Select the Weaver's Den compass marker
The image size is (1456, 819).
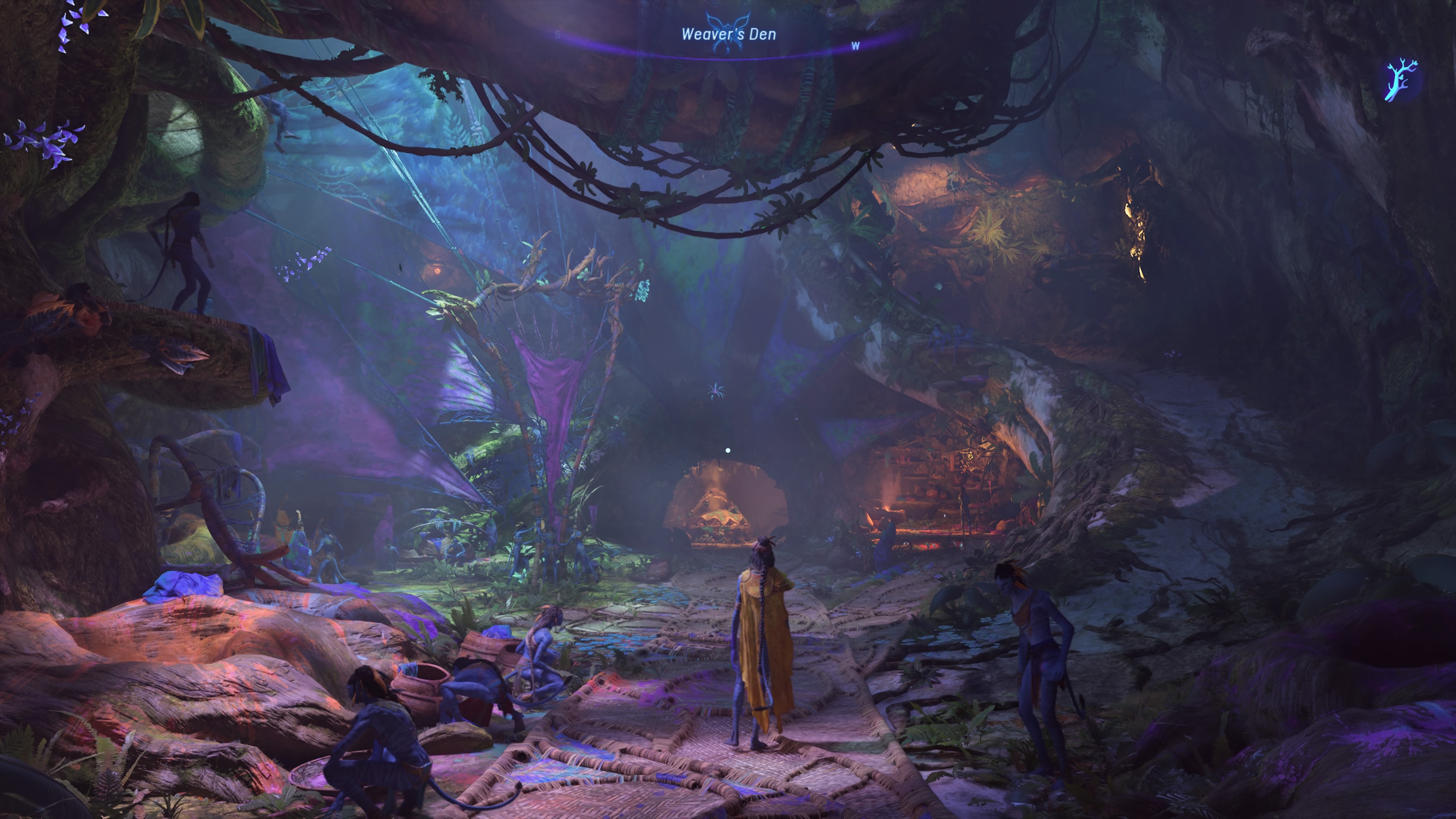pos(728,33)
